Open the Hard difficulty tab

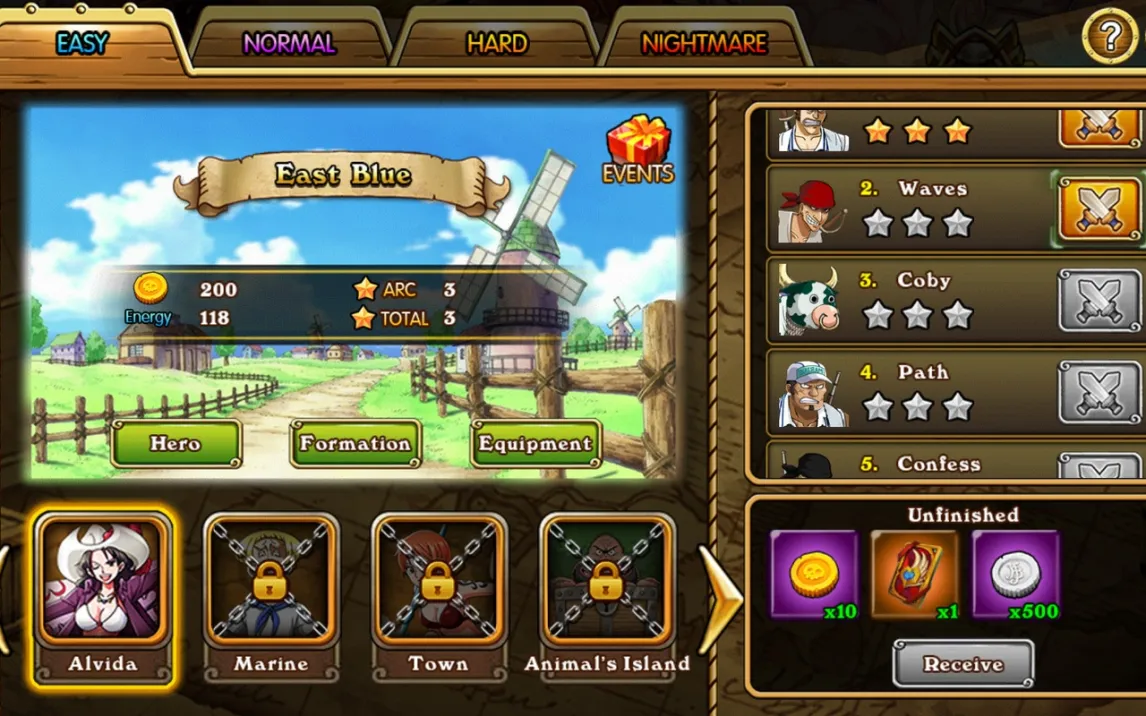497,44
